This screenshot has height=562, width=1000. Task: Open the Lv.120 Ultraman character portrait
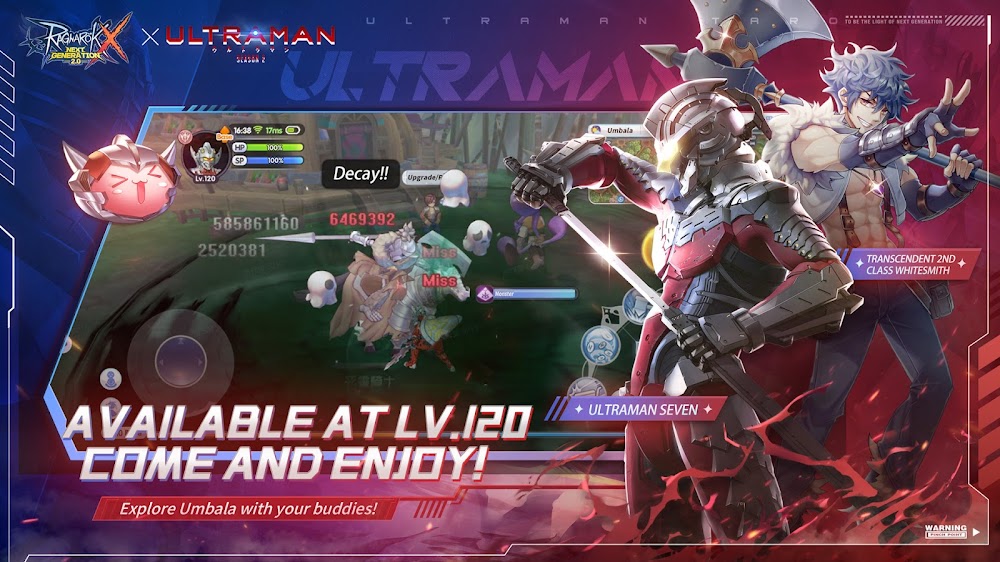coord(205,155)
